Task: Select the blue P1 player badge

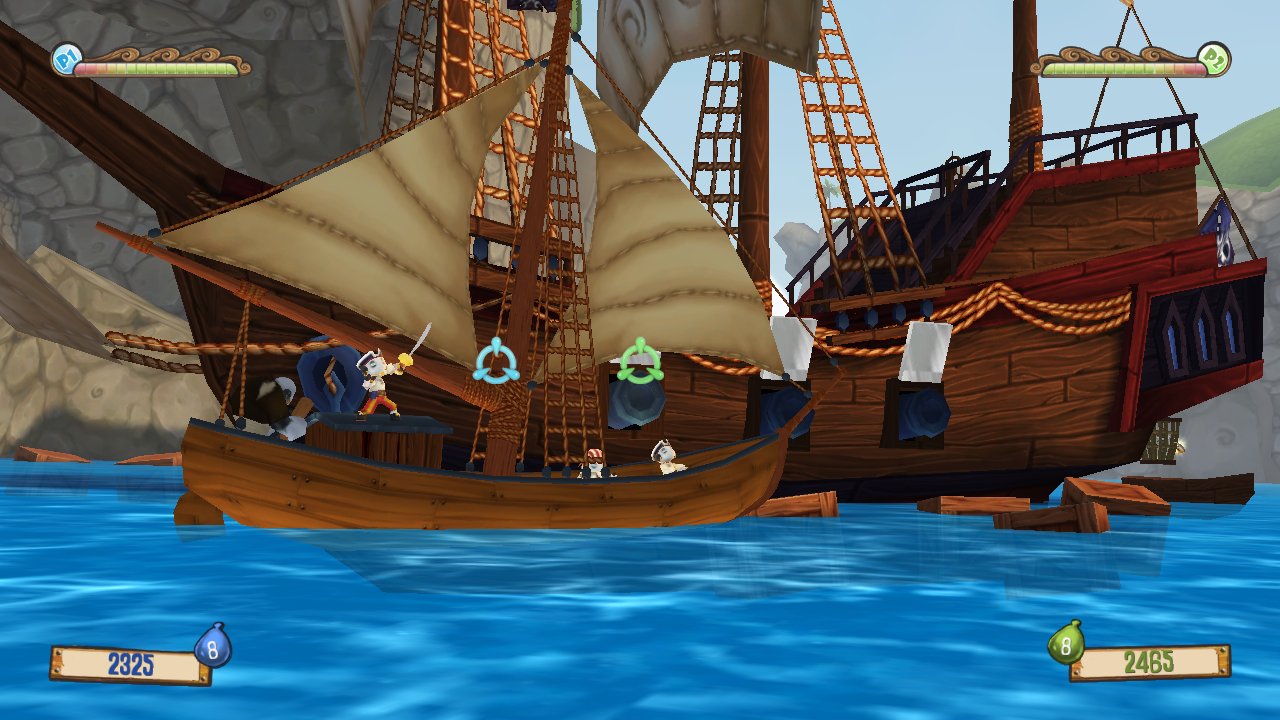Action: click(x=66, y=59)
